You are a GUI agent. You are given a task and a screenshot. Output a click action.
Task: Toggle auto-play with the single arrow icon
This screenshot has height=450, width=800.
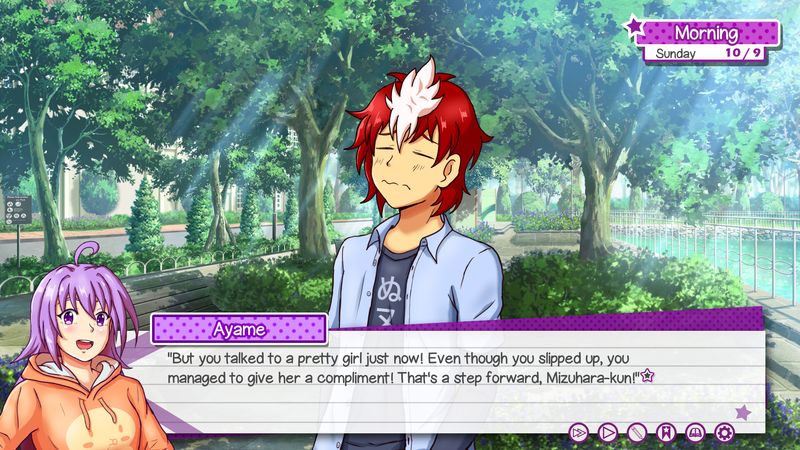tap(607, 432)
